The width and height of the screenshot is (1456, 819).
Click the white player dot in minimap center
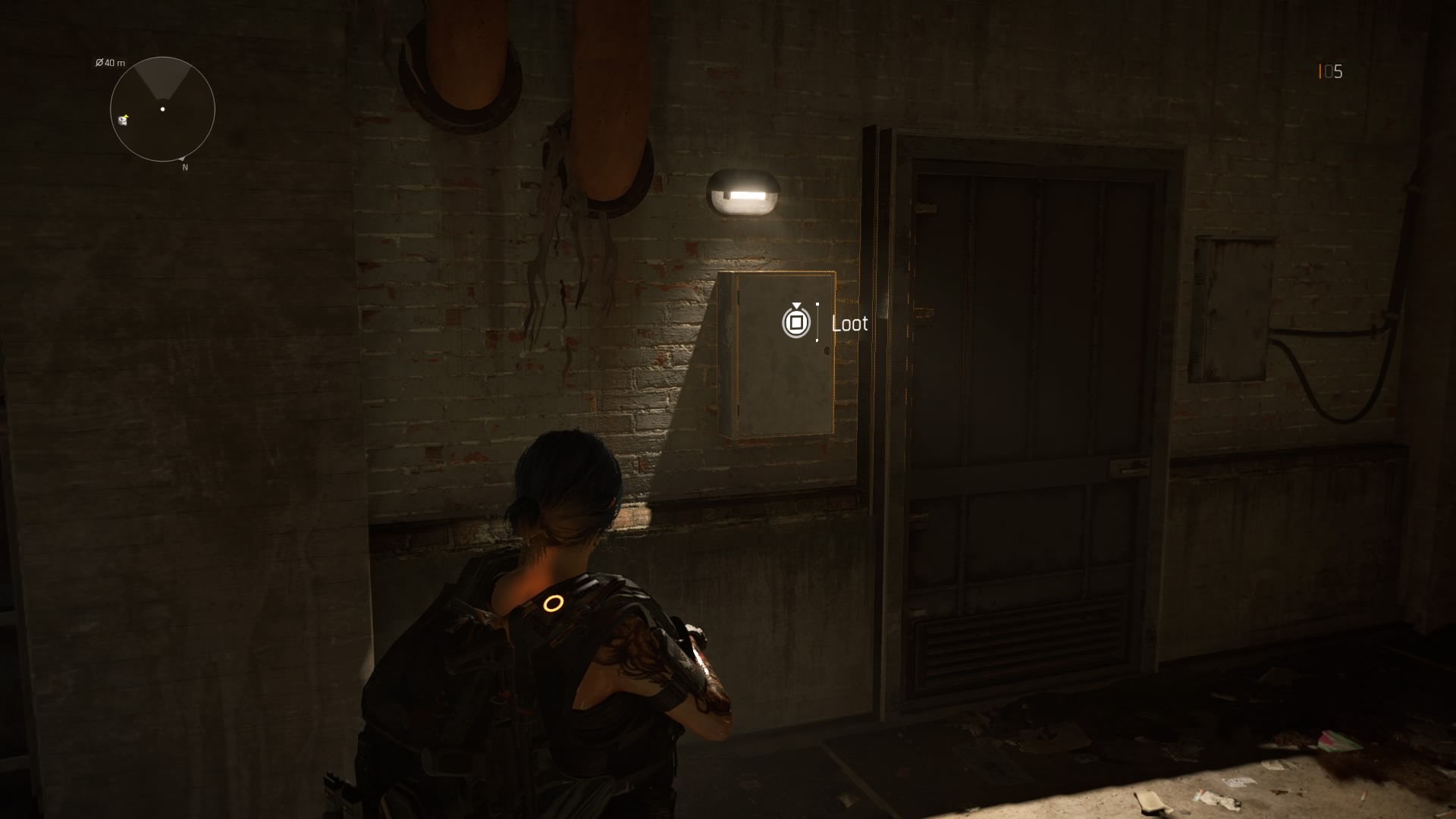pos(162,110)
